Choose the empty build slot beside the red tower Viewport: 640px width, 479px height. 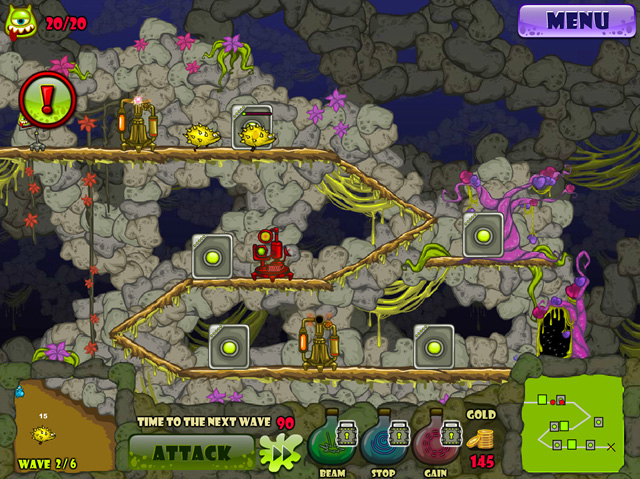tap(213, 255)
